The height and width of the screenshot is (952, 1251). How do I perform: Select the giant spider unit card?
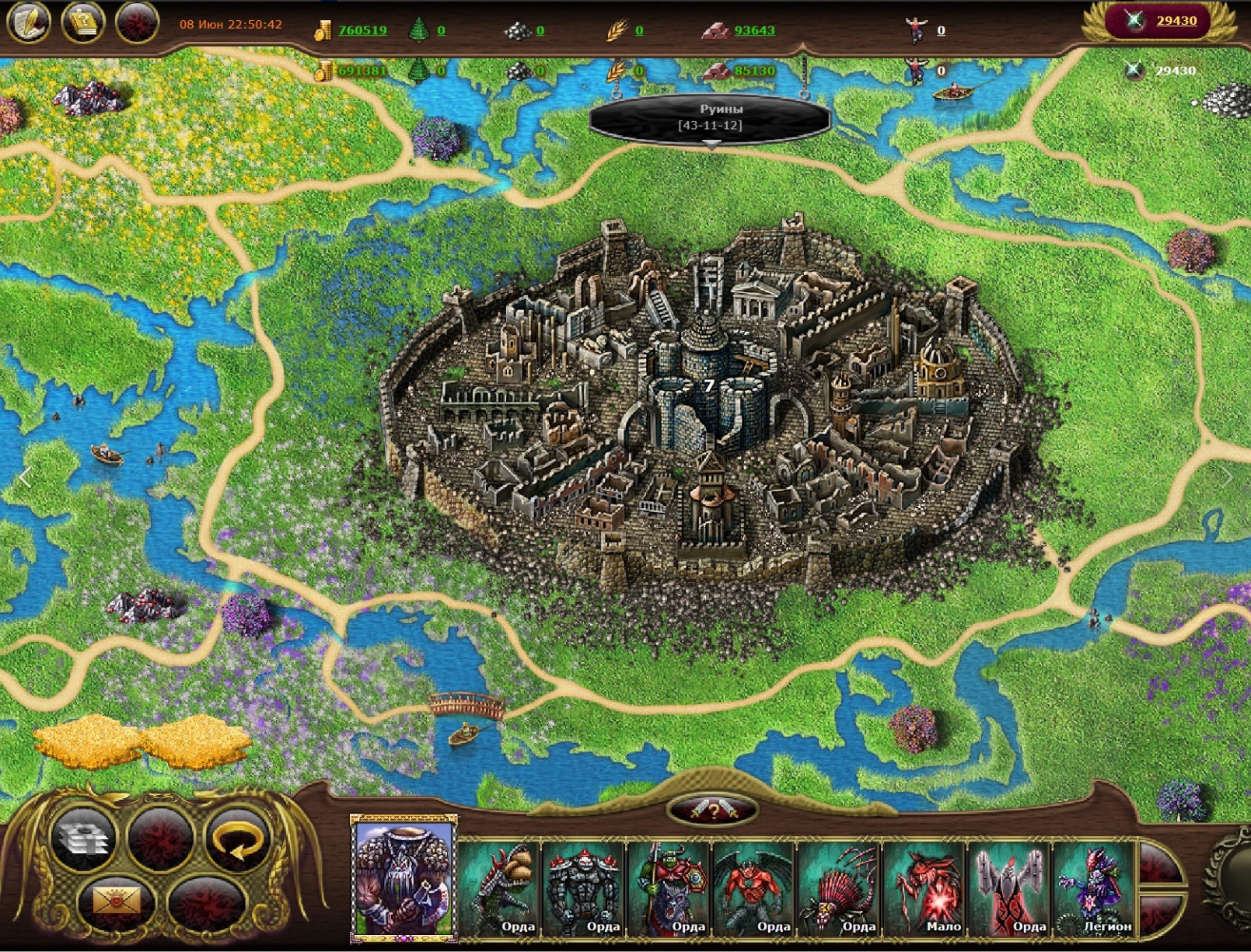coord(839,888)
